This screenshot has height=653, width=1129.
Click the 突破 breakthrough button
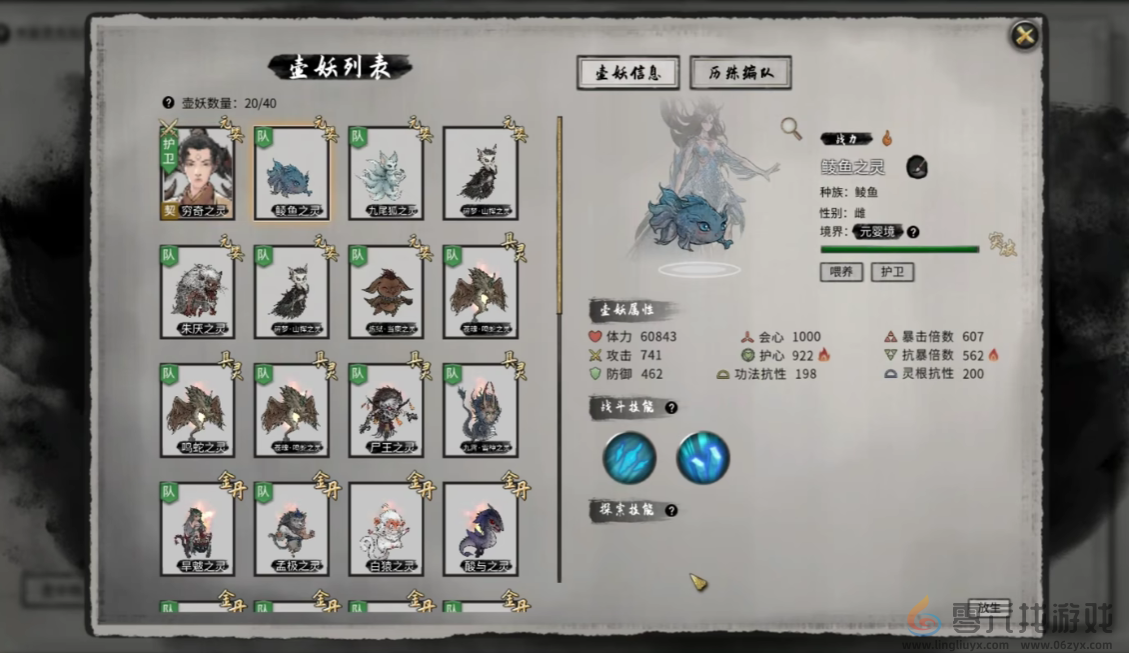pos(1002,245)
